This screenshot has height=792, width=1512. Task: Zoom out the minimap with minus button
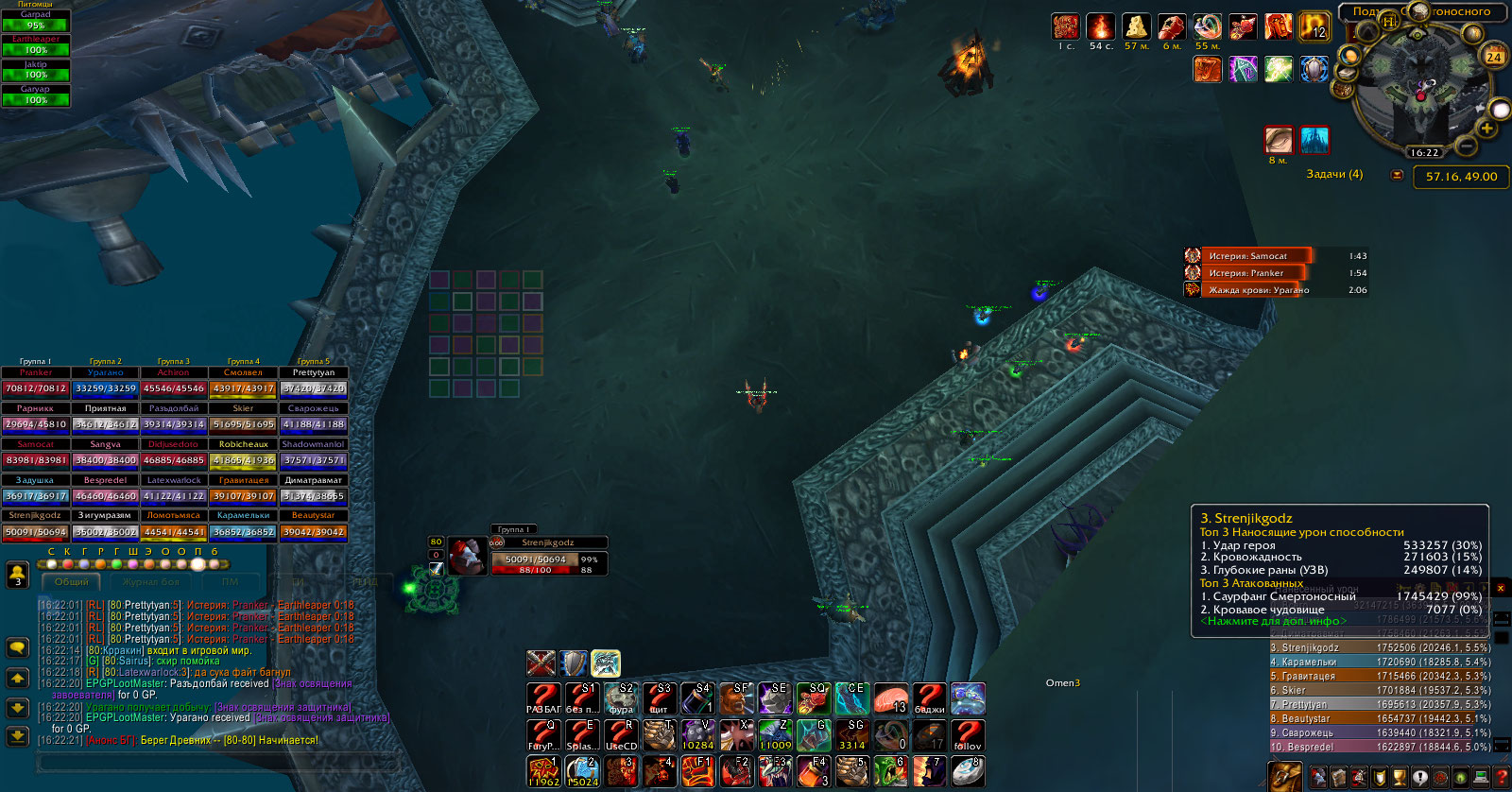point(1466,146)
